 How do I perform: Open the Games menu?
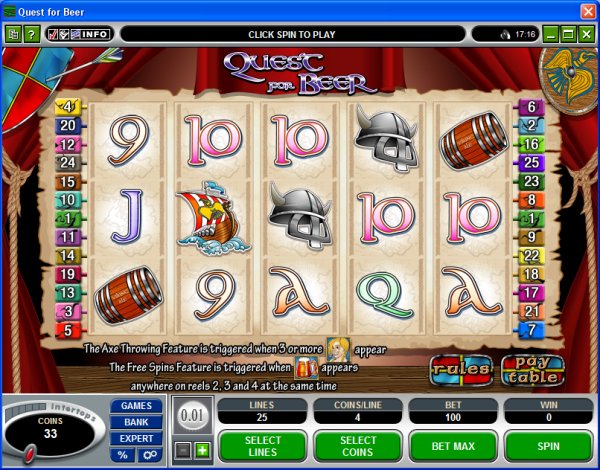136,406
